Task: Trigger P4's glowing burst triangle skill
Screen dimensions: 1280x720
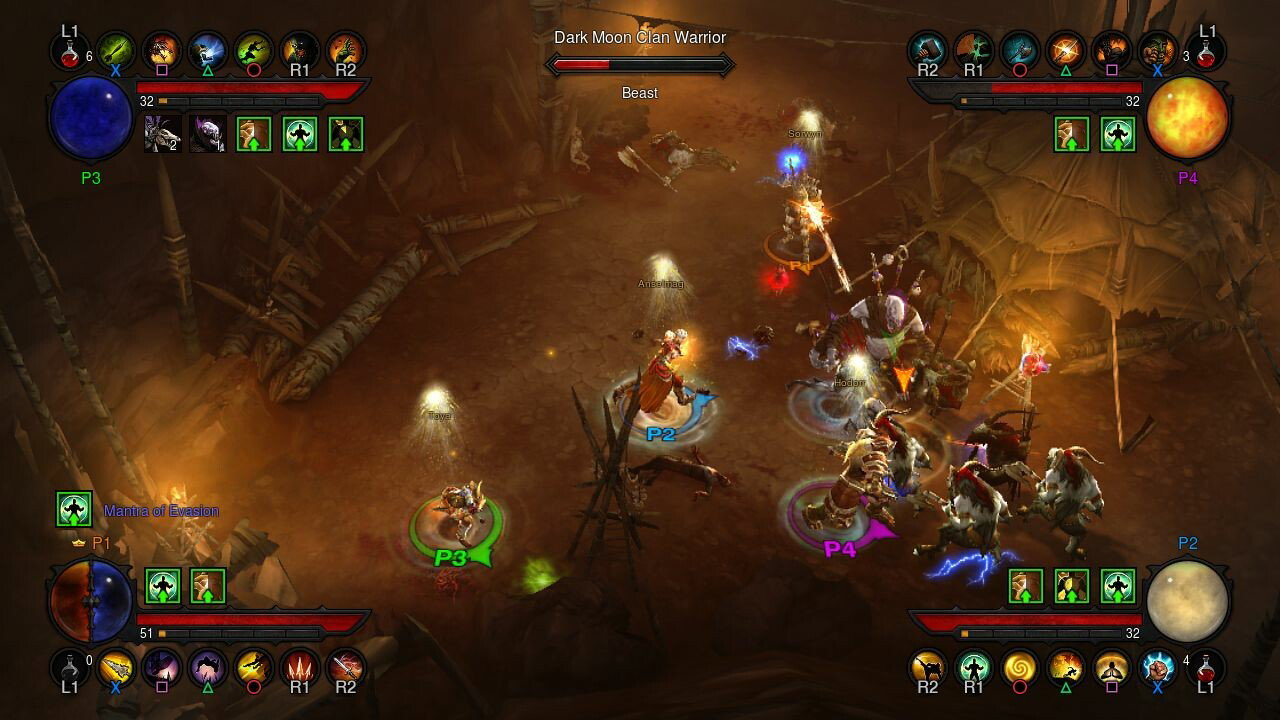Action: [x=1066, y=49]
